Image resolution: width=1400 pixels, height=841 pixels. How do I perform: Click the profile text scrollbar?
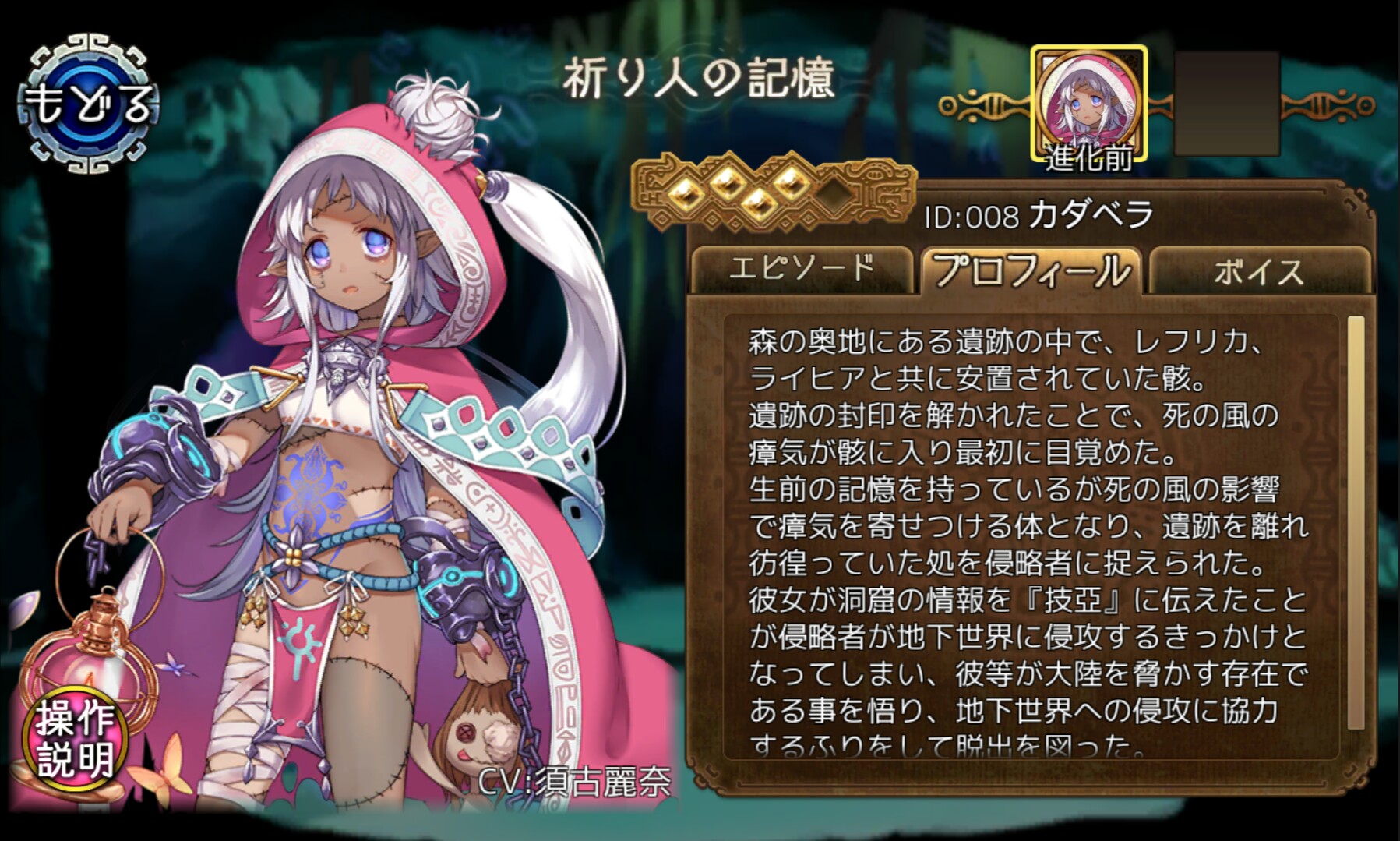pos(1355,522)
